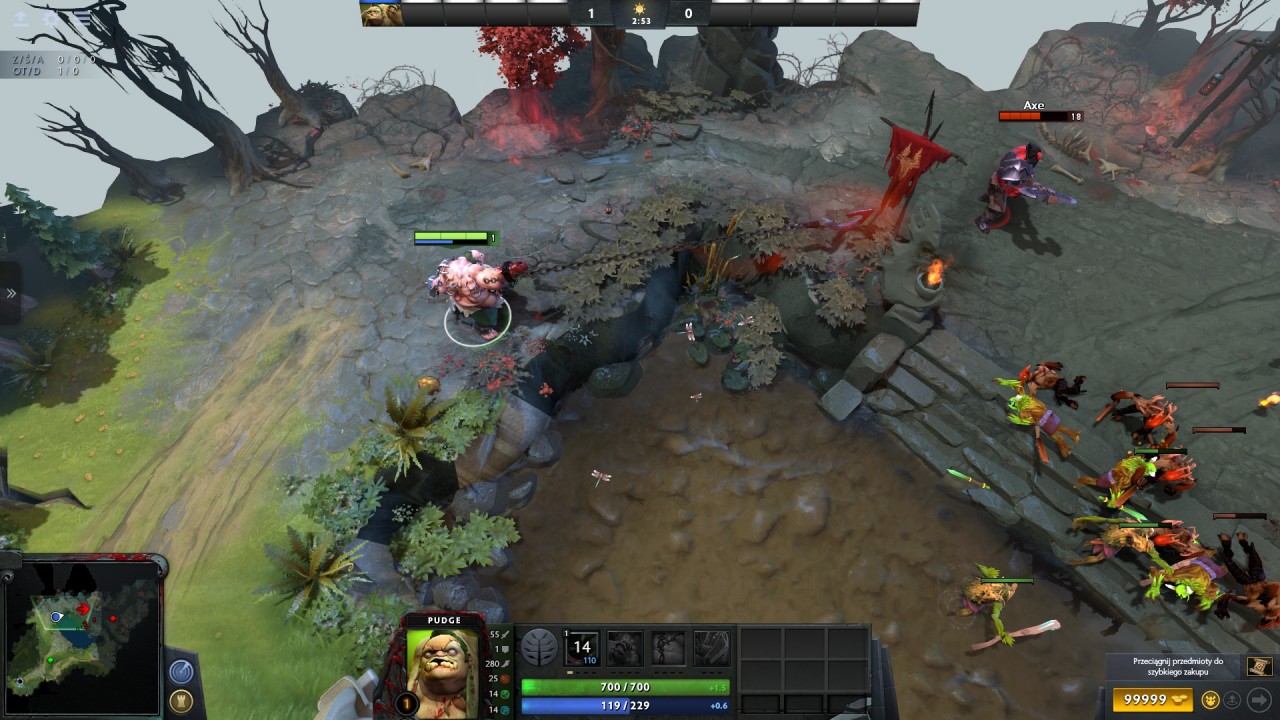1280x720 pixels.
Task: Click the courier deliver arrow button
Action: pyautogui.click(x=1258, y=699)
